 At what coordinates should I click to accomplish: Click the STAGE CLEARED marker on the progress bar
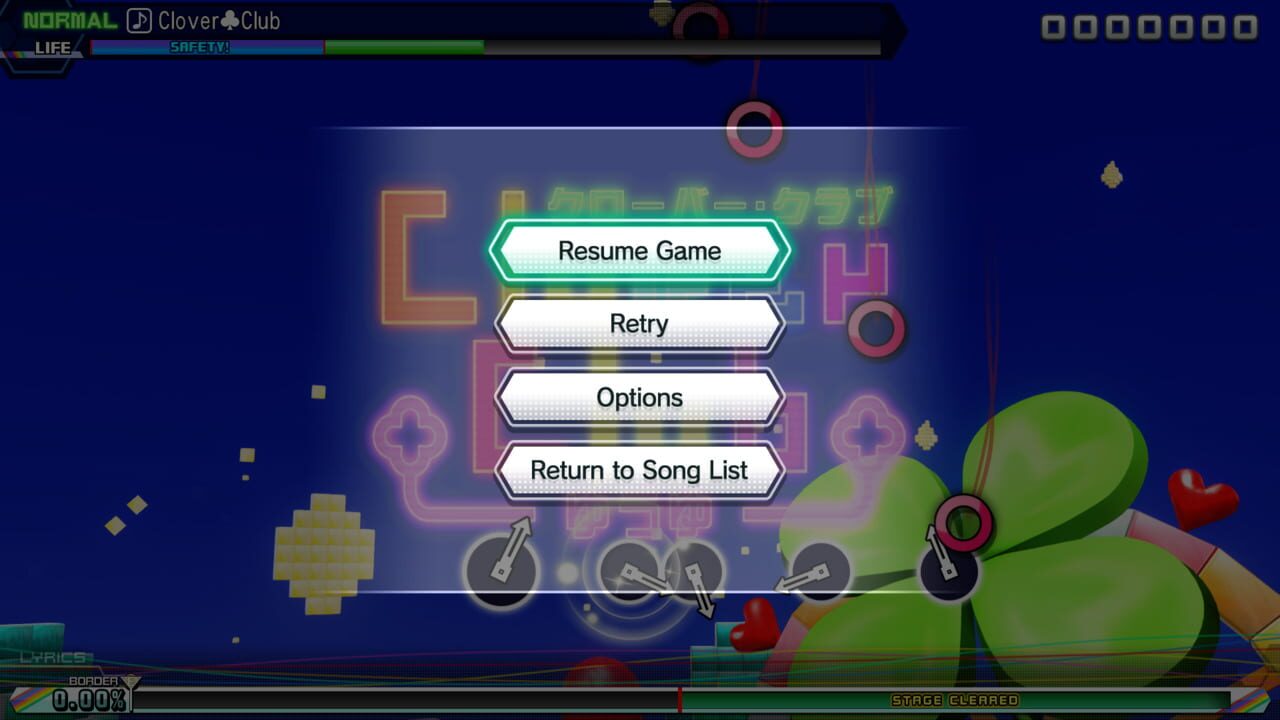point(957,701)
